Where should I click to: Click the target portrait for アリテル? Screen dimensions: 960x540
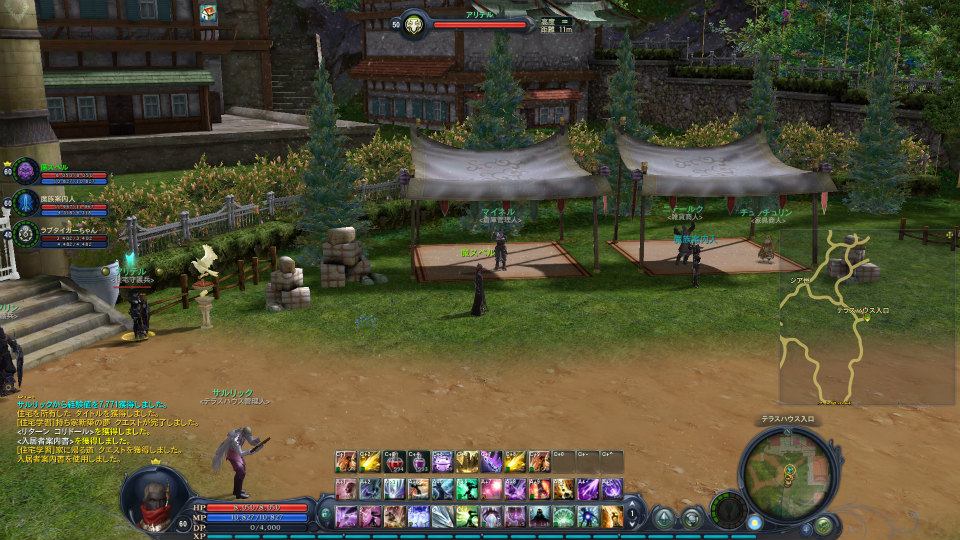(x=413, y=24)
